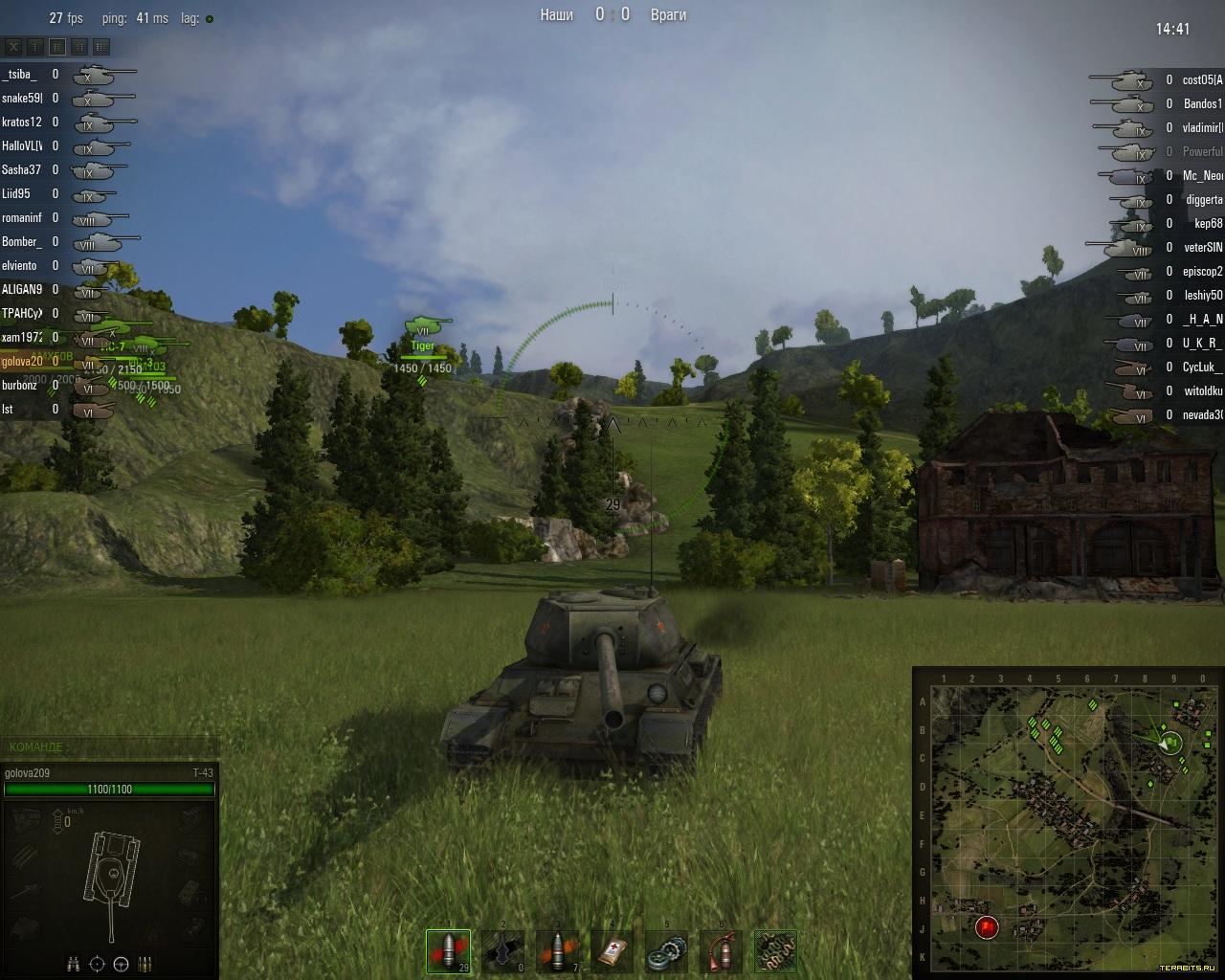1225x980 pixels.
Task: Select player _tsiba_ in the allied team list
Action: pos(19,75)
